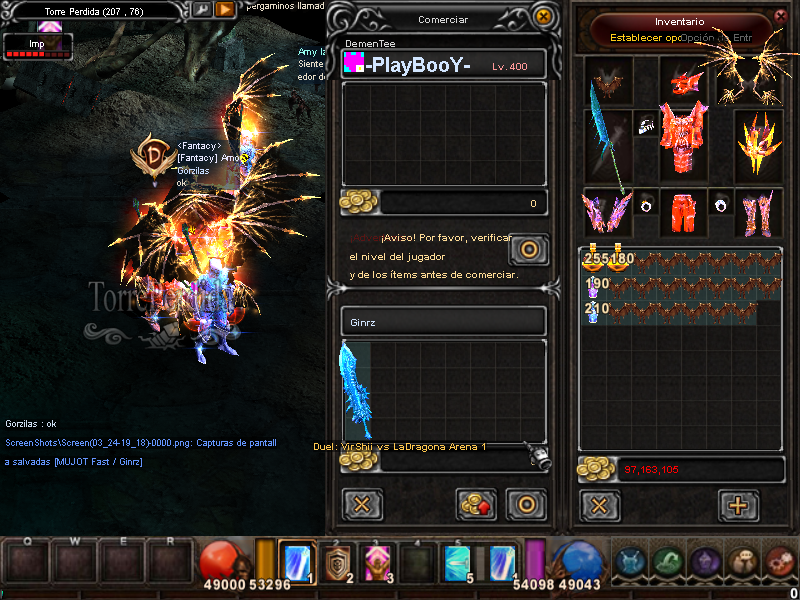800x600 pixels.
Task: Click the inventory panel's bottom X button
Action: (x=599, y=505)
